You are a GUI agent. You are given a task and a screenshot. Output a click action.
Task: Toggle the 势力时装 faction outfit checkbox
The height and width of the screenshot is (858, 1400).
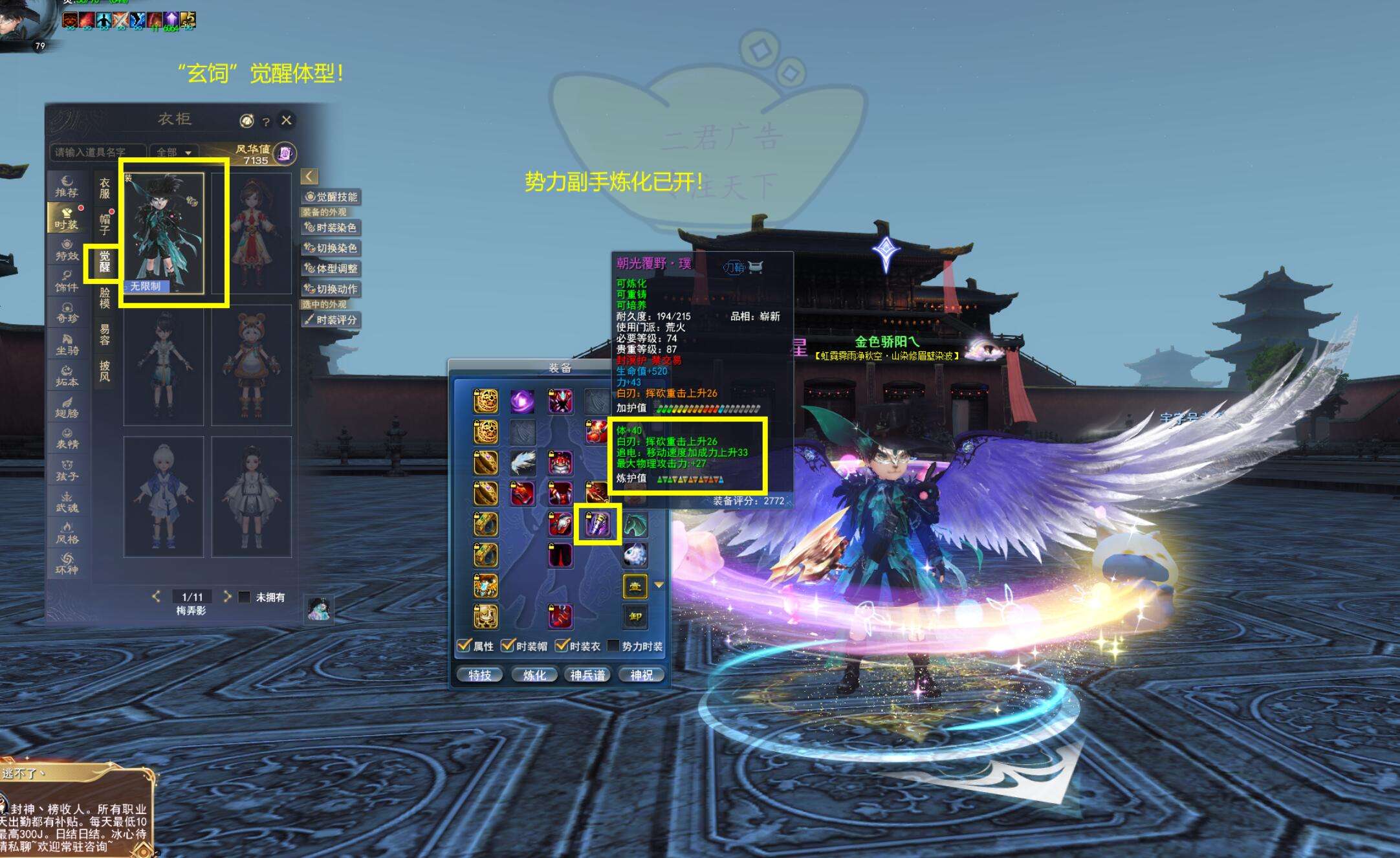point(613,646)
